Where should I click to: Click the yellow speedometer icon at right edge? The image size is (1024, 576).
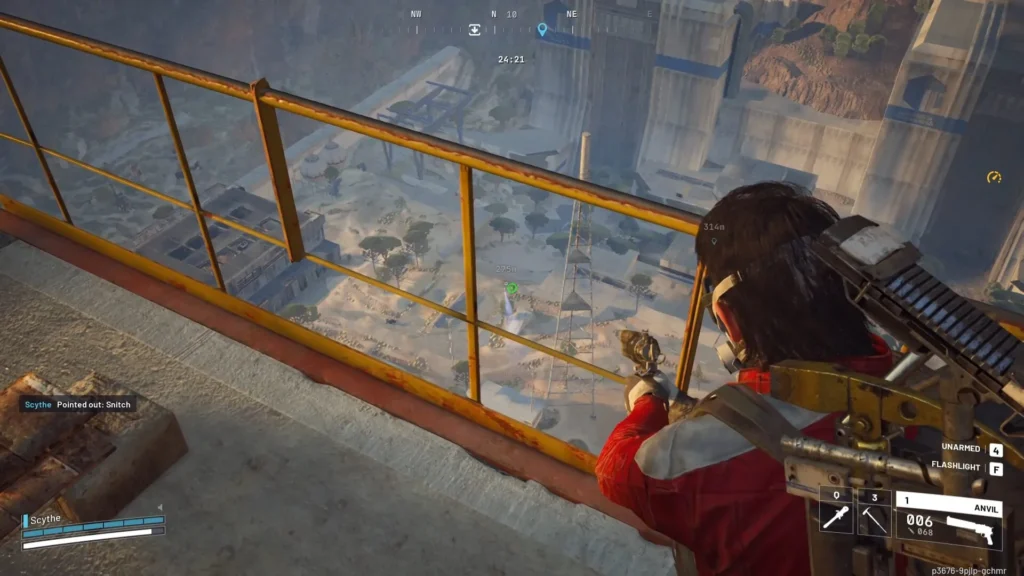(993, 177)
